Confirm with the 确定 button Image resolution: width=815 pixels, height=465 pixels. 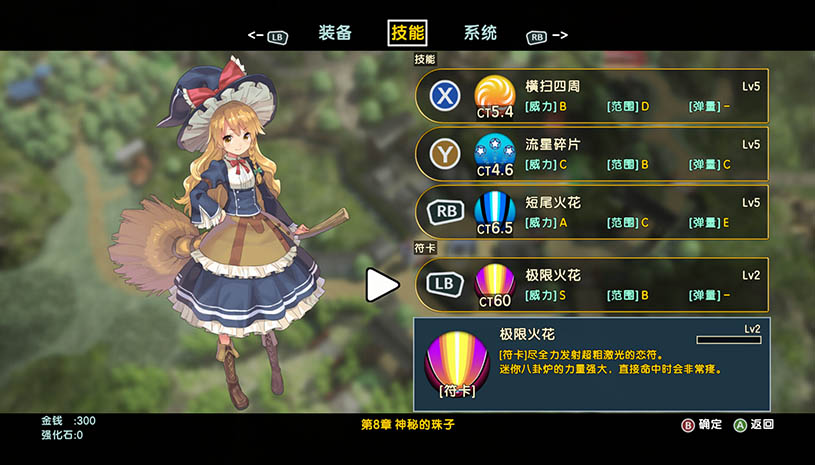[703, 424]
